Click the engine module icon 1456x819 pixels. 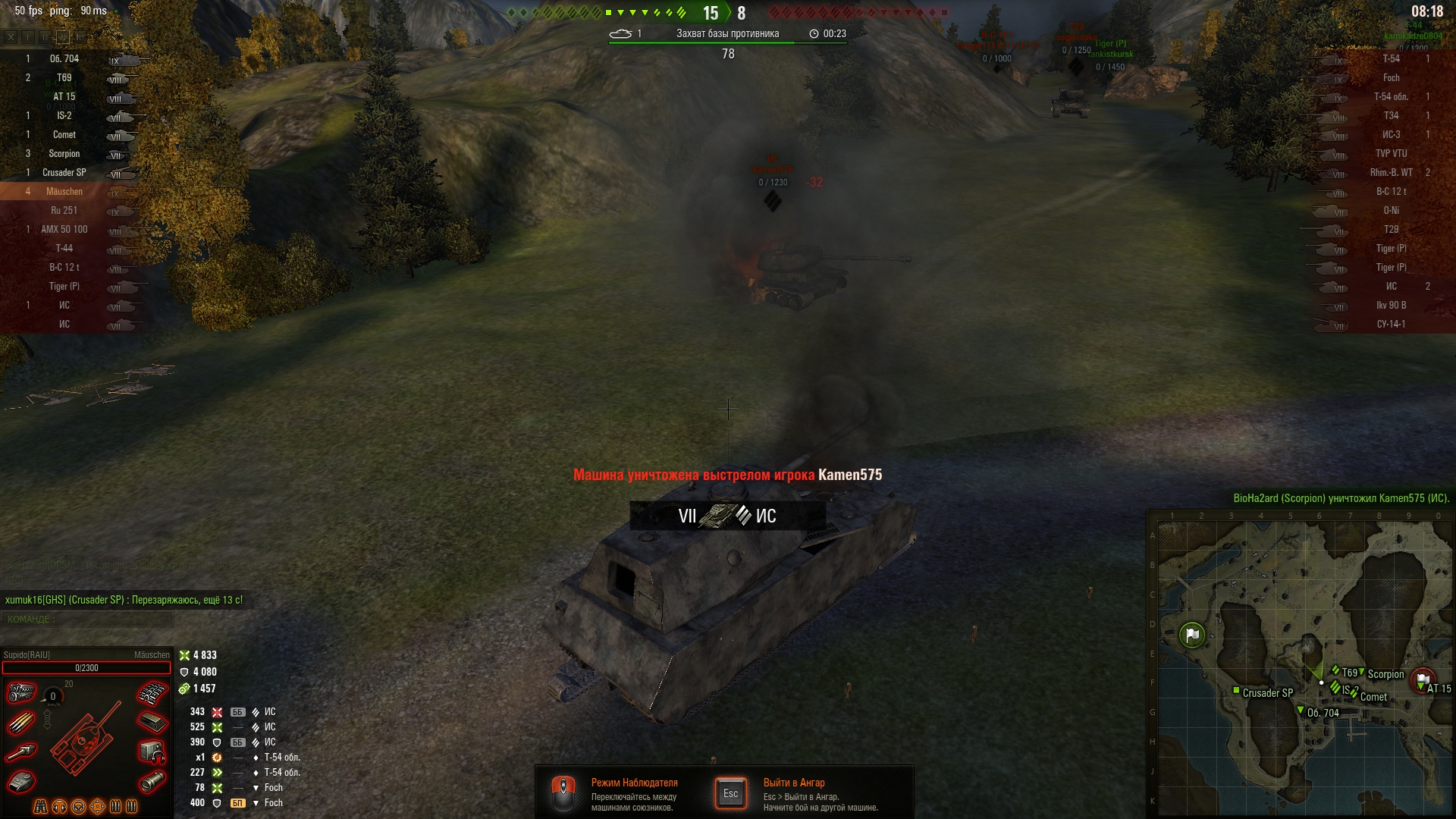coord(21,692)
